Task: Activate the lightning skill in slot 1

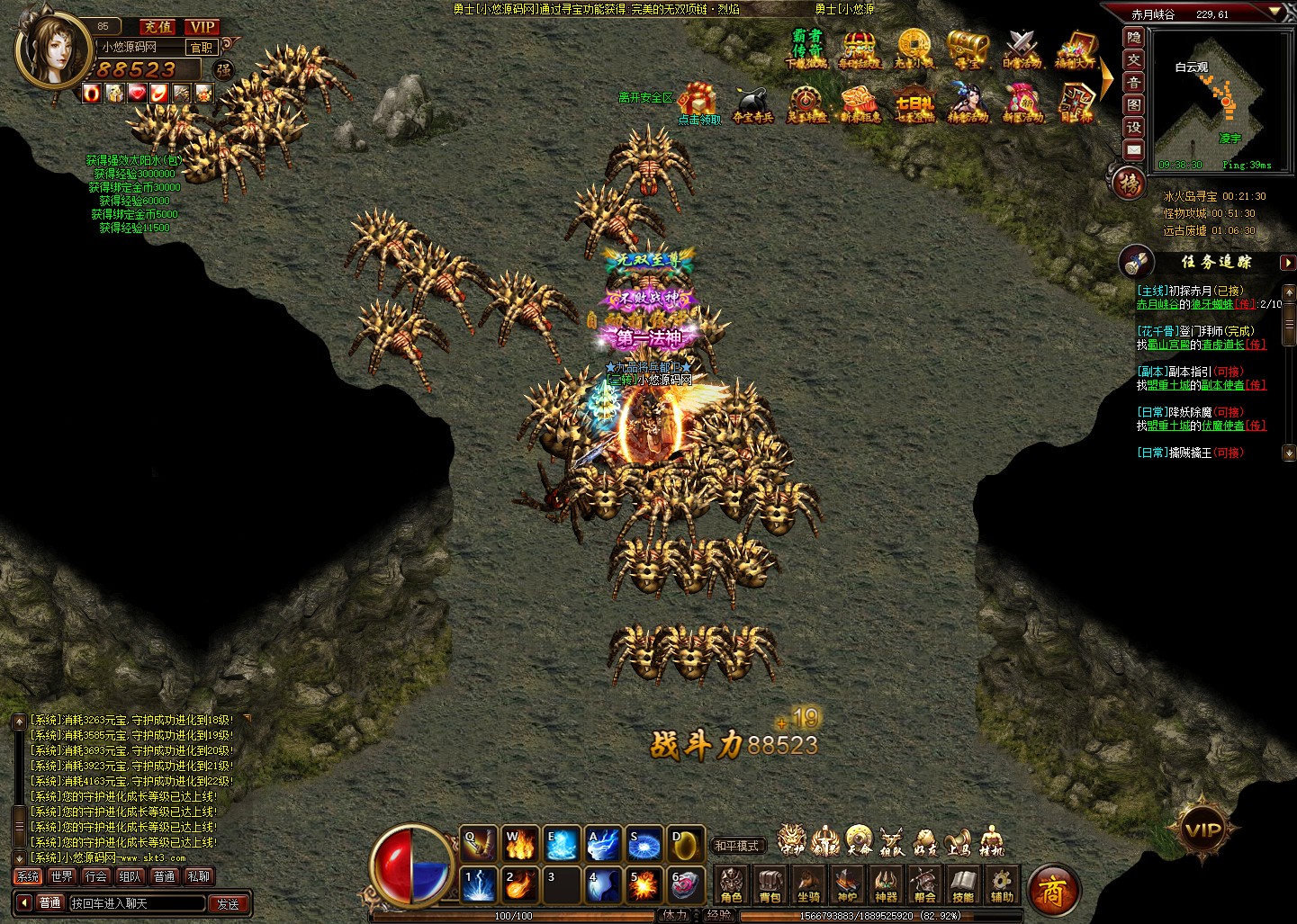Action: tap(478, 884)
